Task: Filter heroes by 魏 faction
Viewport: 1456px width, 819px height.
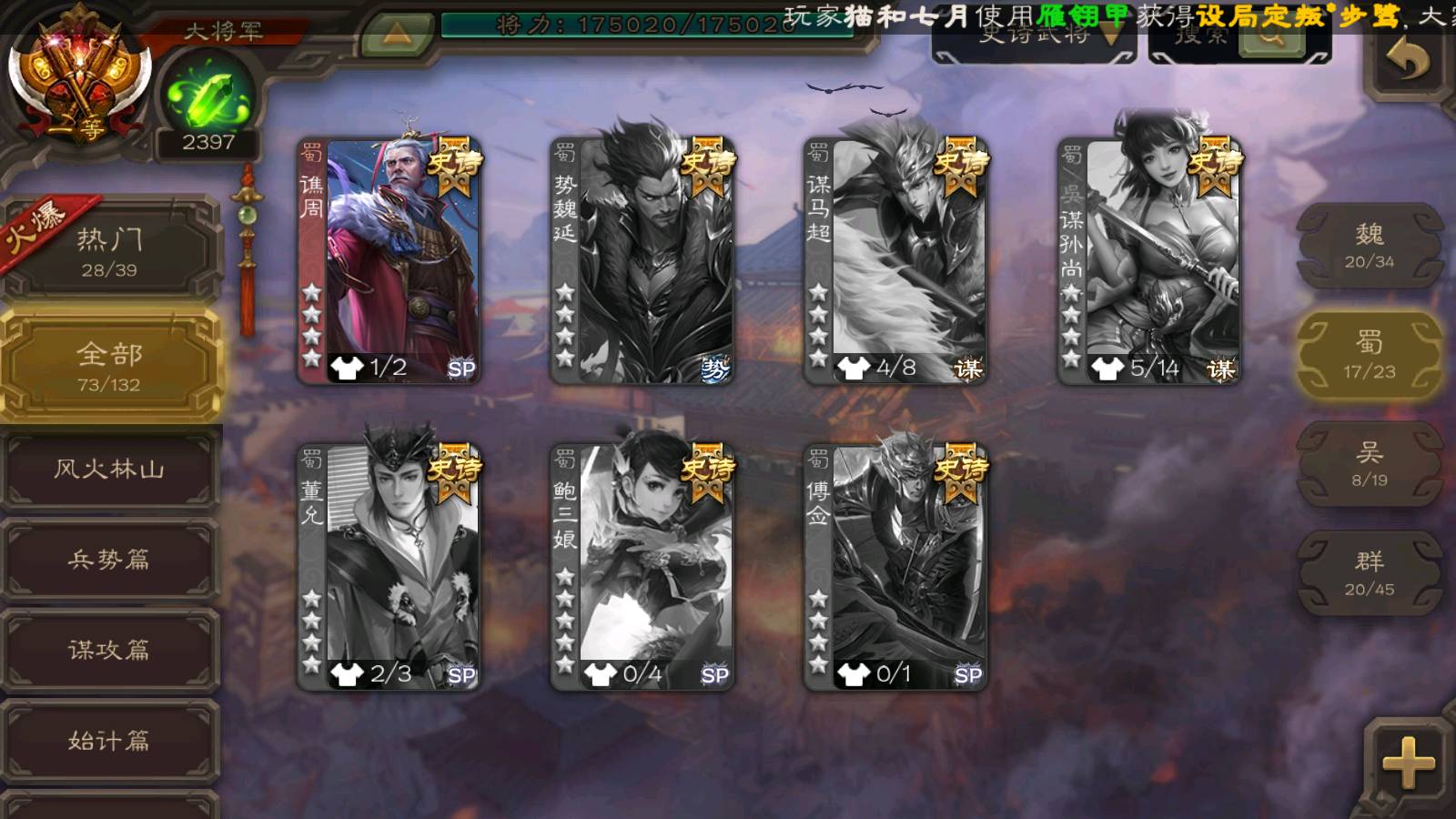Action: point(1369,246)
